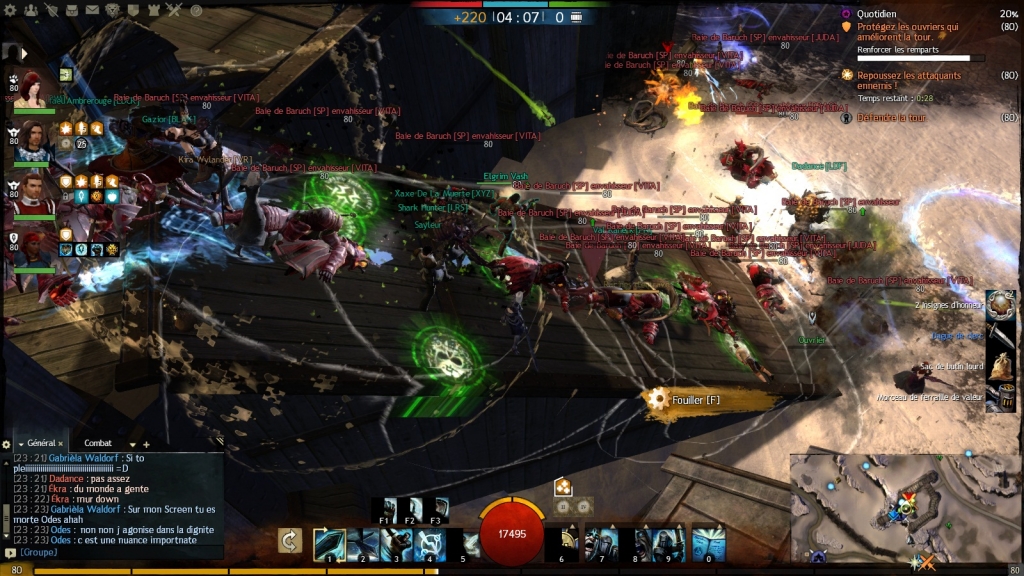Open the game menu gear icon
The width and height of the screenshot is (1024, 576).
[x=10, y=10]
